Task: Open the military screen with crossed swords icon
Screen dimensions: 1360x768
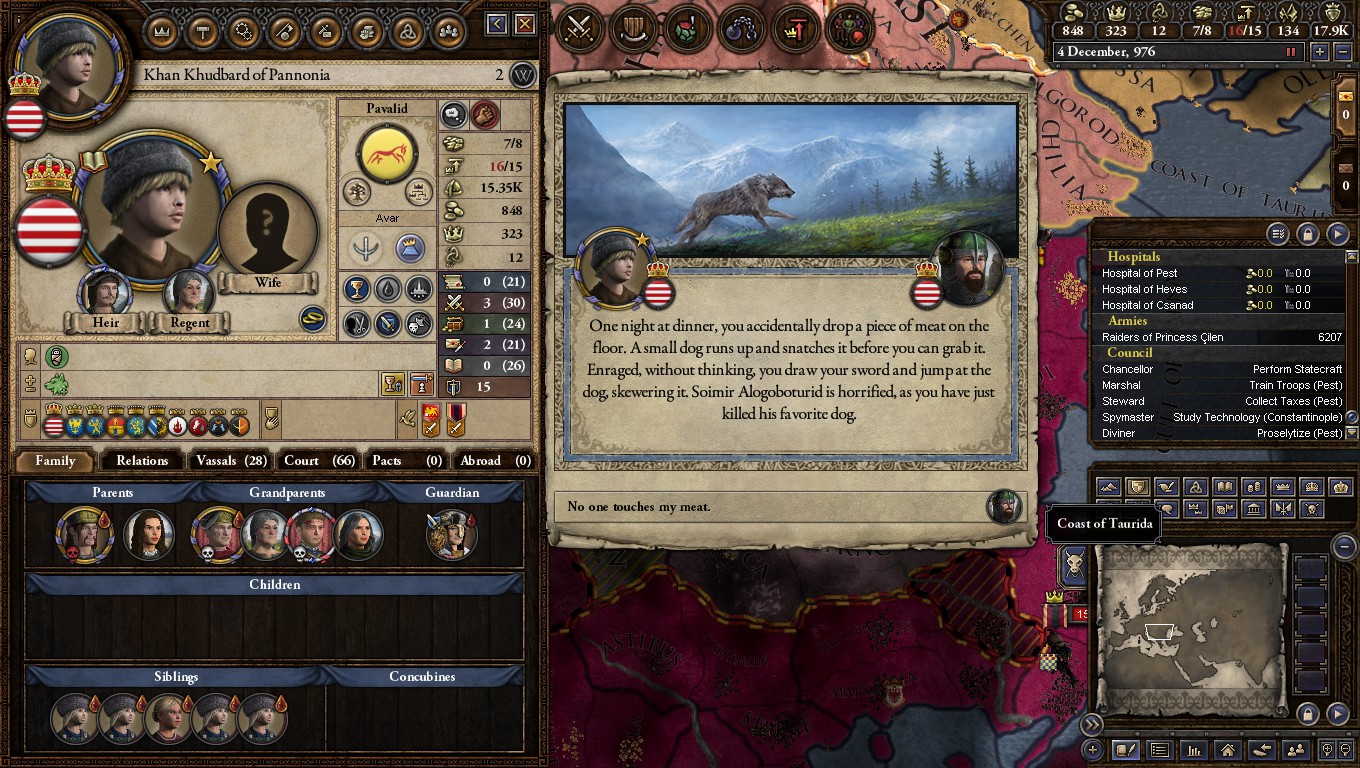Action: point(580,28)
